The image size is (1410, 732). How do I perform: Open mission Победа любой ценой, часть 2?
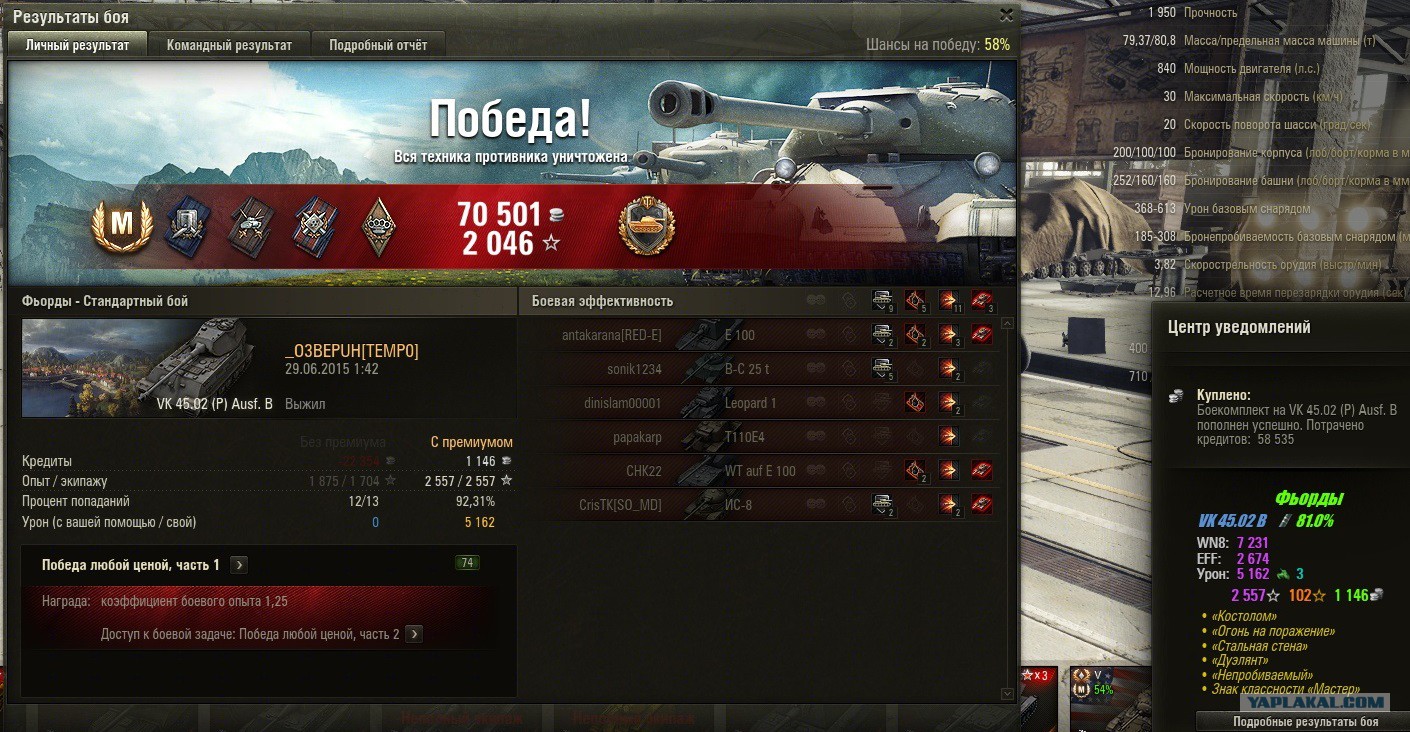(x=414, y=634)
